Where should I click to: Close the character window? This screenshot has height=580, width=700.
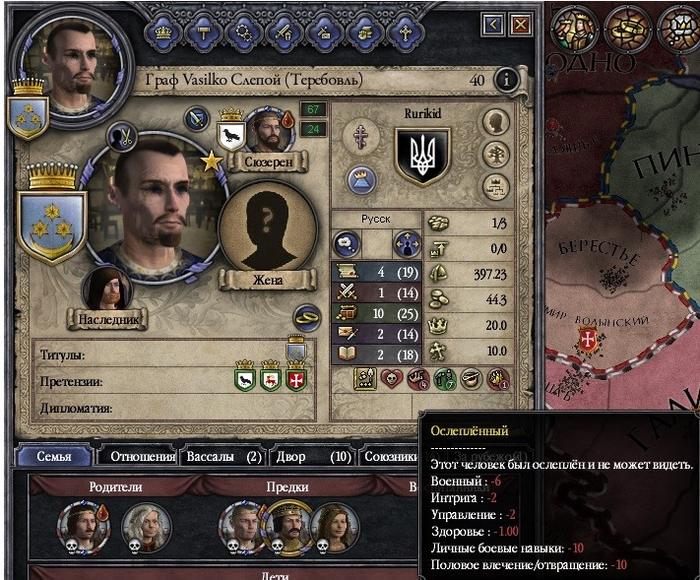click(x=520, y=23)
